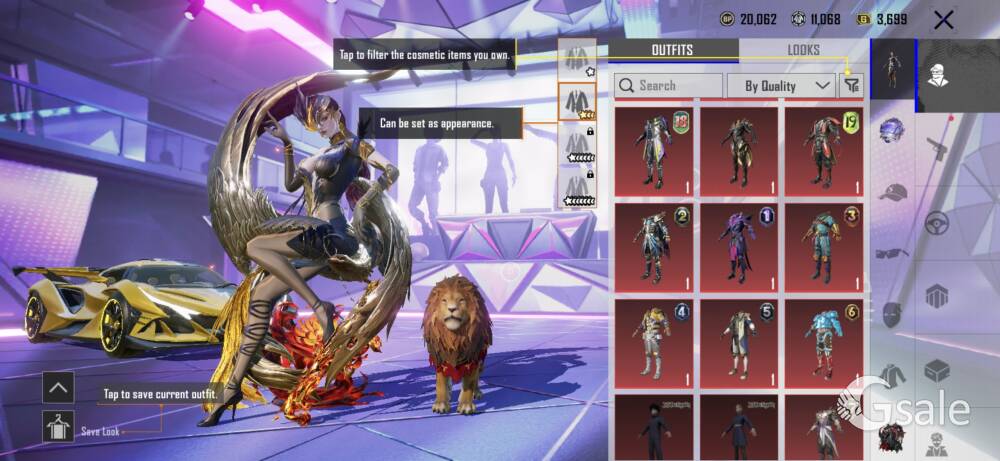Close the wardrobe screen with the X
Image resolution: width=1000 pixels, height=461 pixels.
pyautogui.click(x=942, y=19)
